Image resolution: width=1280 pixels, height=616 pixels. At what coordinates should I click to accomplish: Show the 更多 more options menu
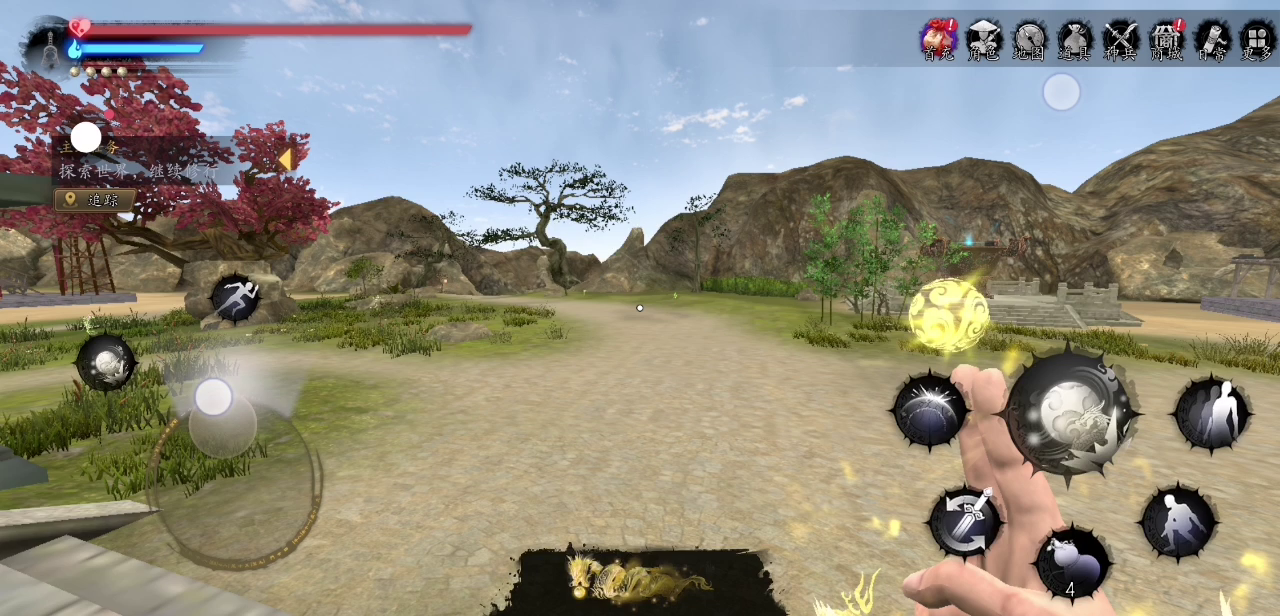tap(1257, 40)
